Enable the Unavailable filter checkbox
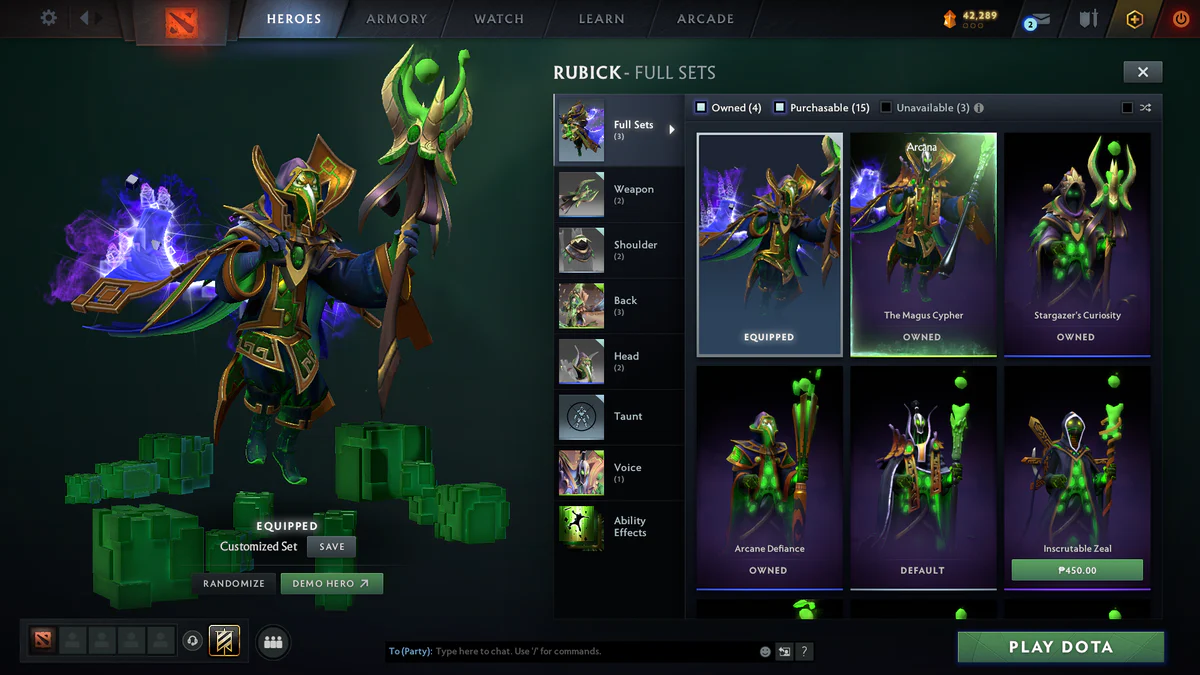The width and height of the screenshot is (1200, 675). click(886, 108)
